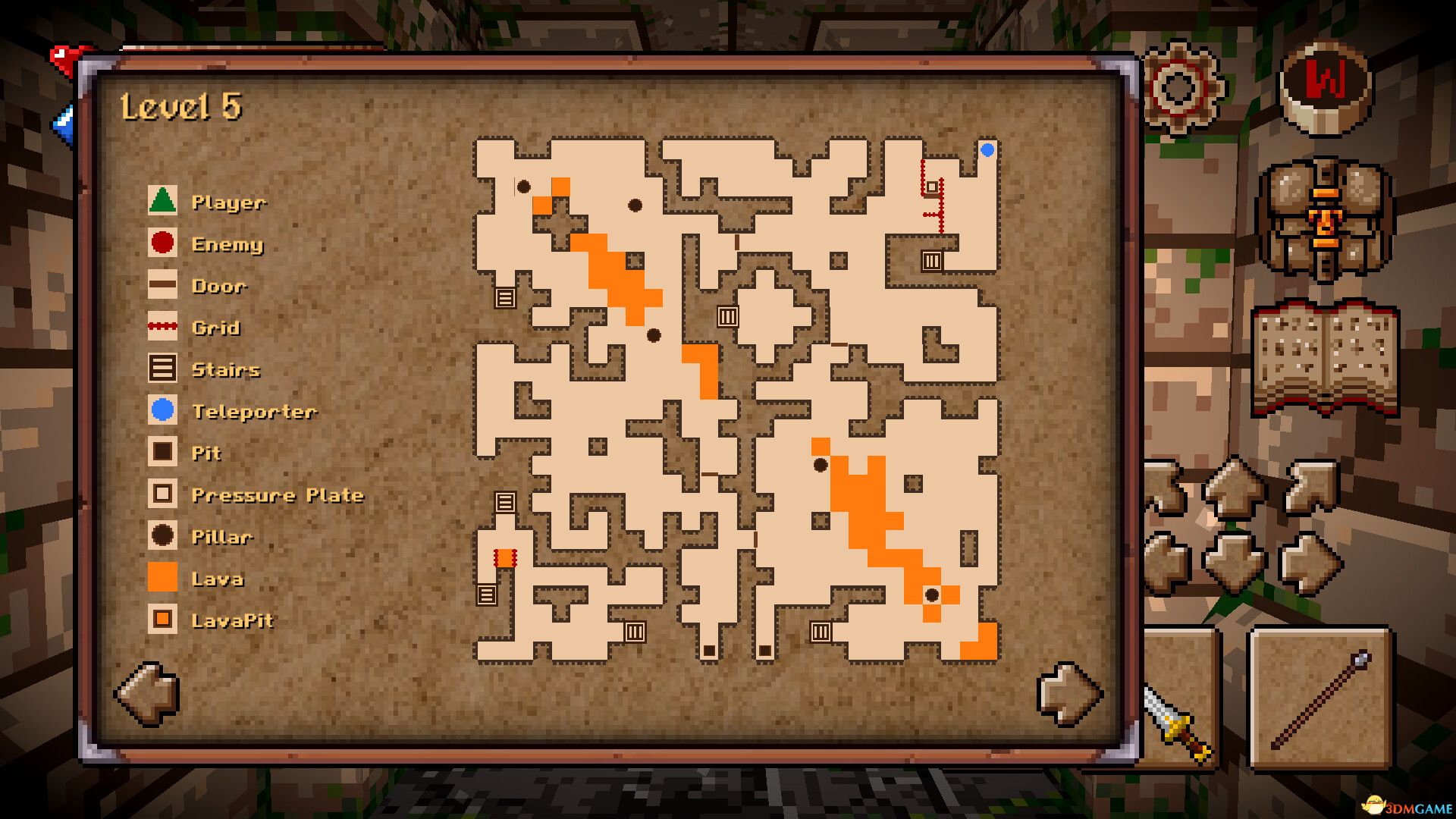Click the compass showing W
This screenshot has height=819, width=1456.
1325,86
